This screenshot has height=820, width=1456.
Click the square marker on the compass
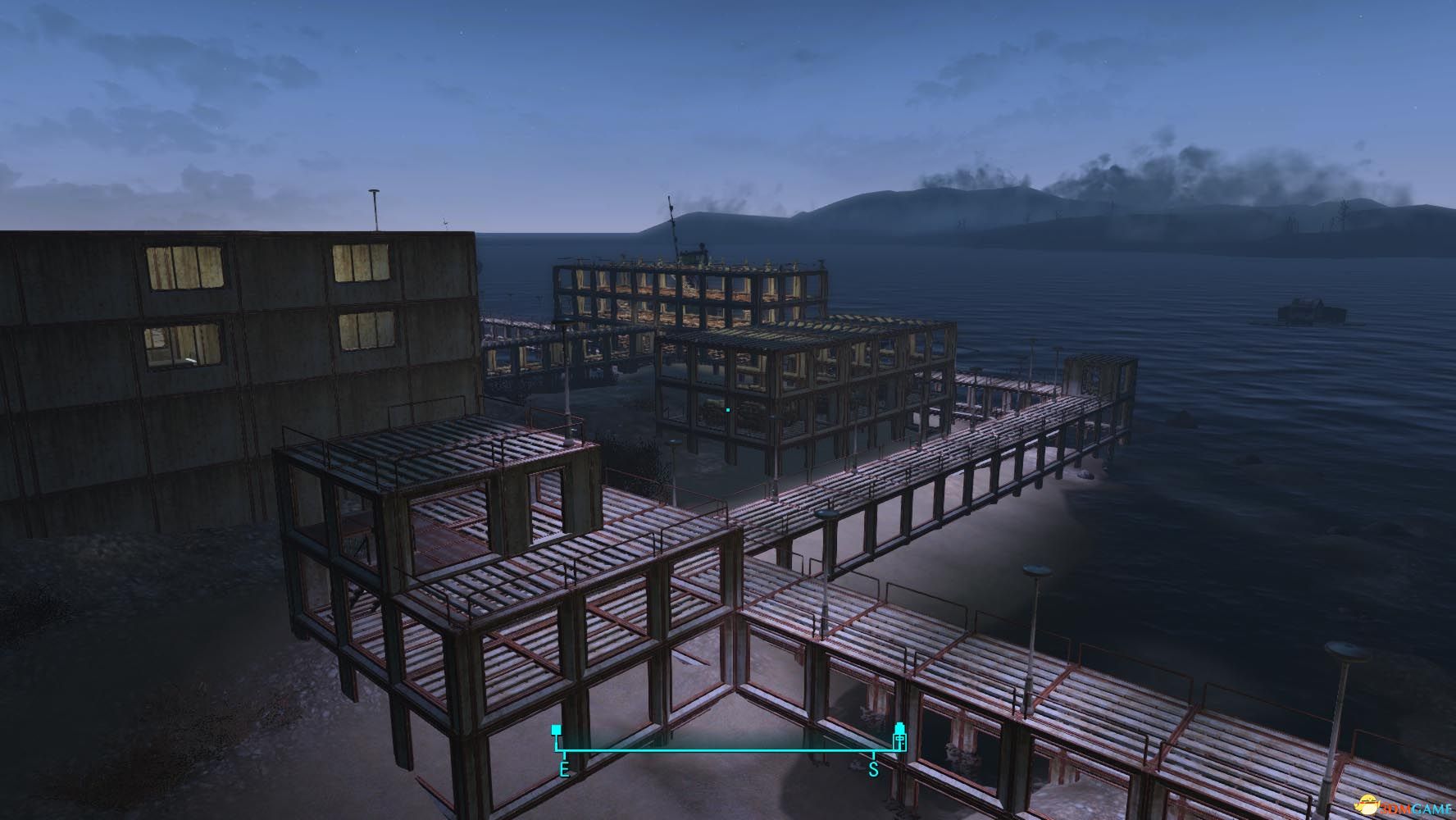(x=557, y=730)
